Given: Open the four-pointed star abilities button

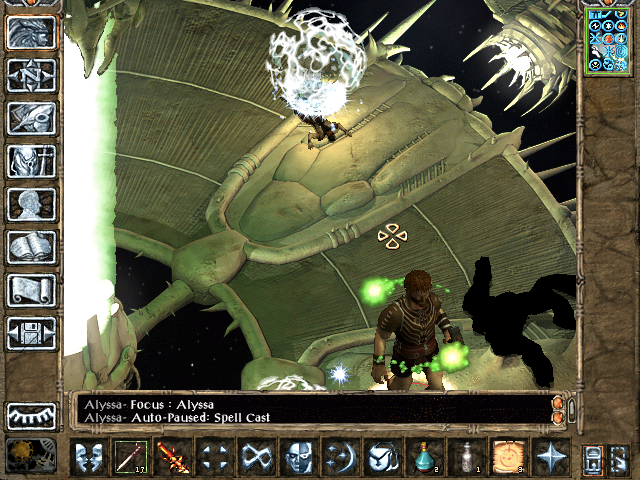Looking at the screenshot, I should [550, 457].
